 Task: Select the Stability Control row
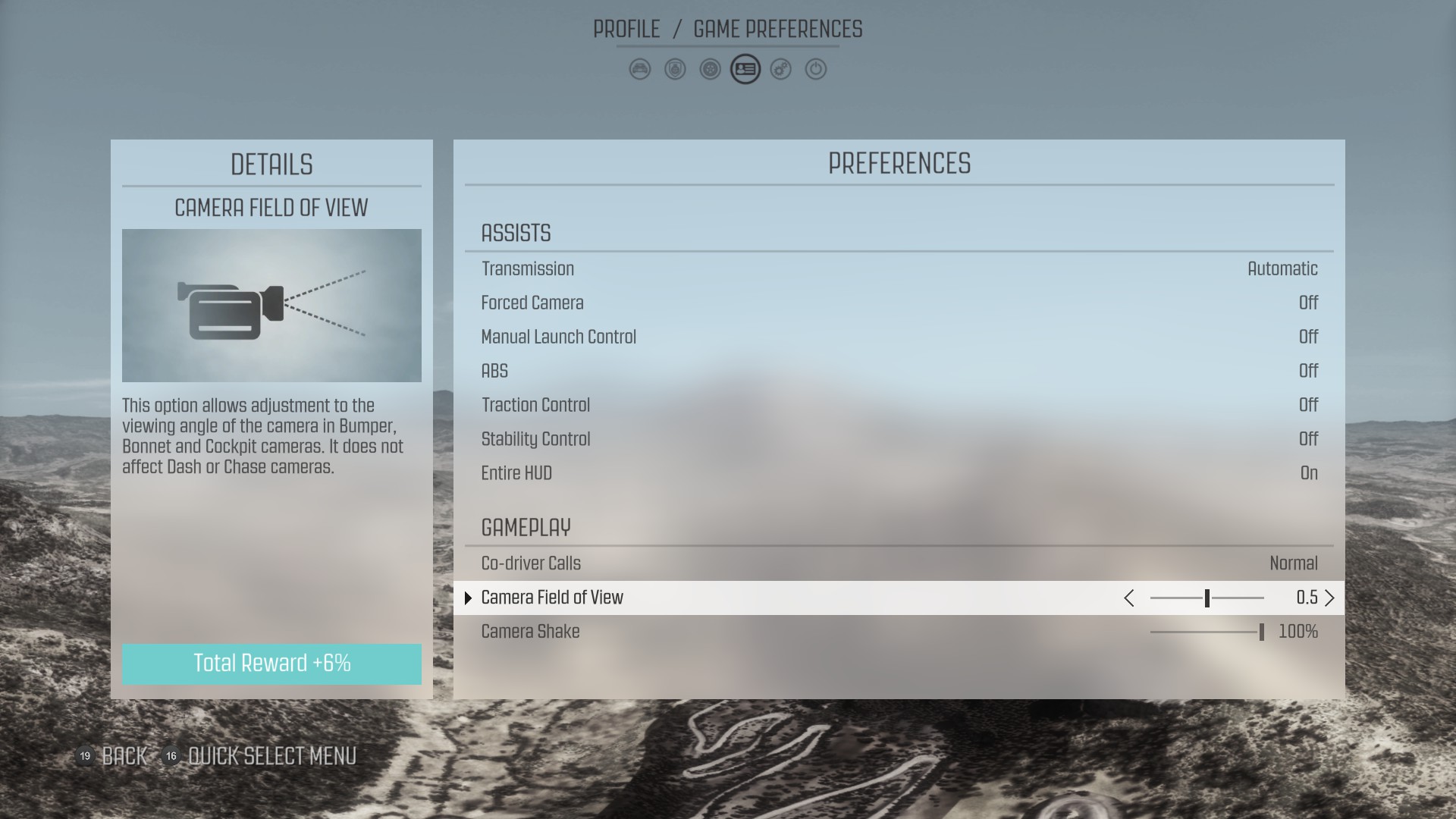[899, 440]
